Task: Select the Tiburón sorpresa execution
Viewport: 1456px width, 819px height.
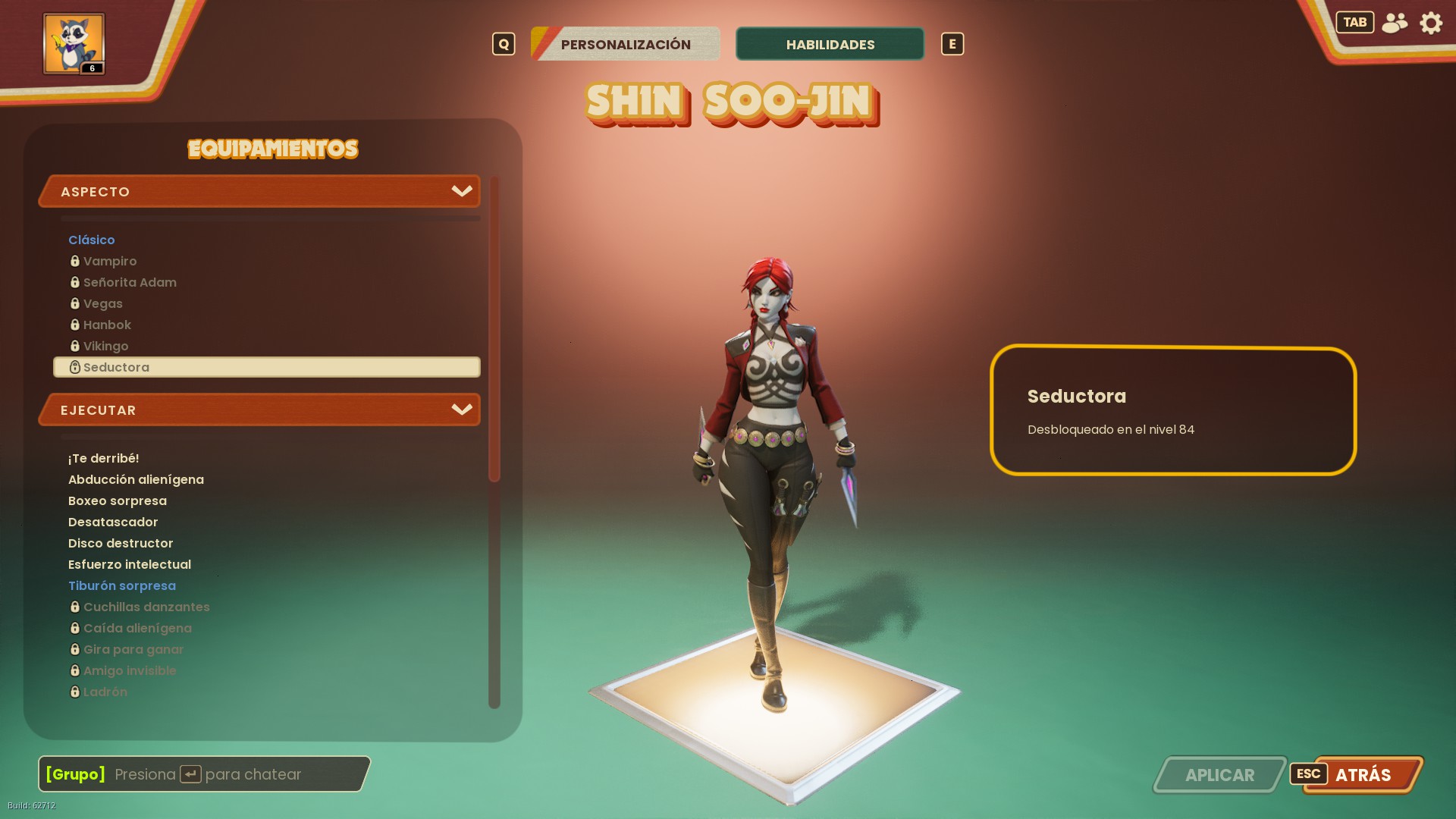Action: [x=122, y=585]
